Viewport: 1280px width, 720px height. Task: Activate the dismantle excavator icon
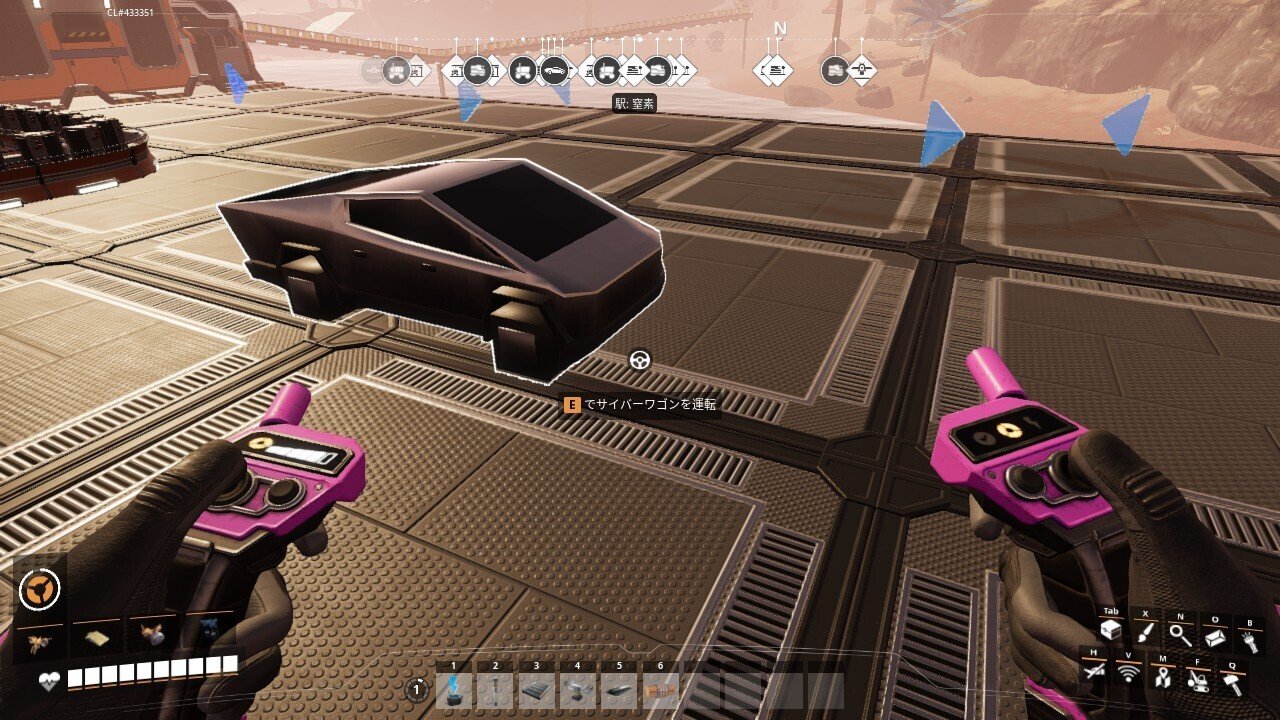pyautogui.click(x=1197, y=680)
